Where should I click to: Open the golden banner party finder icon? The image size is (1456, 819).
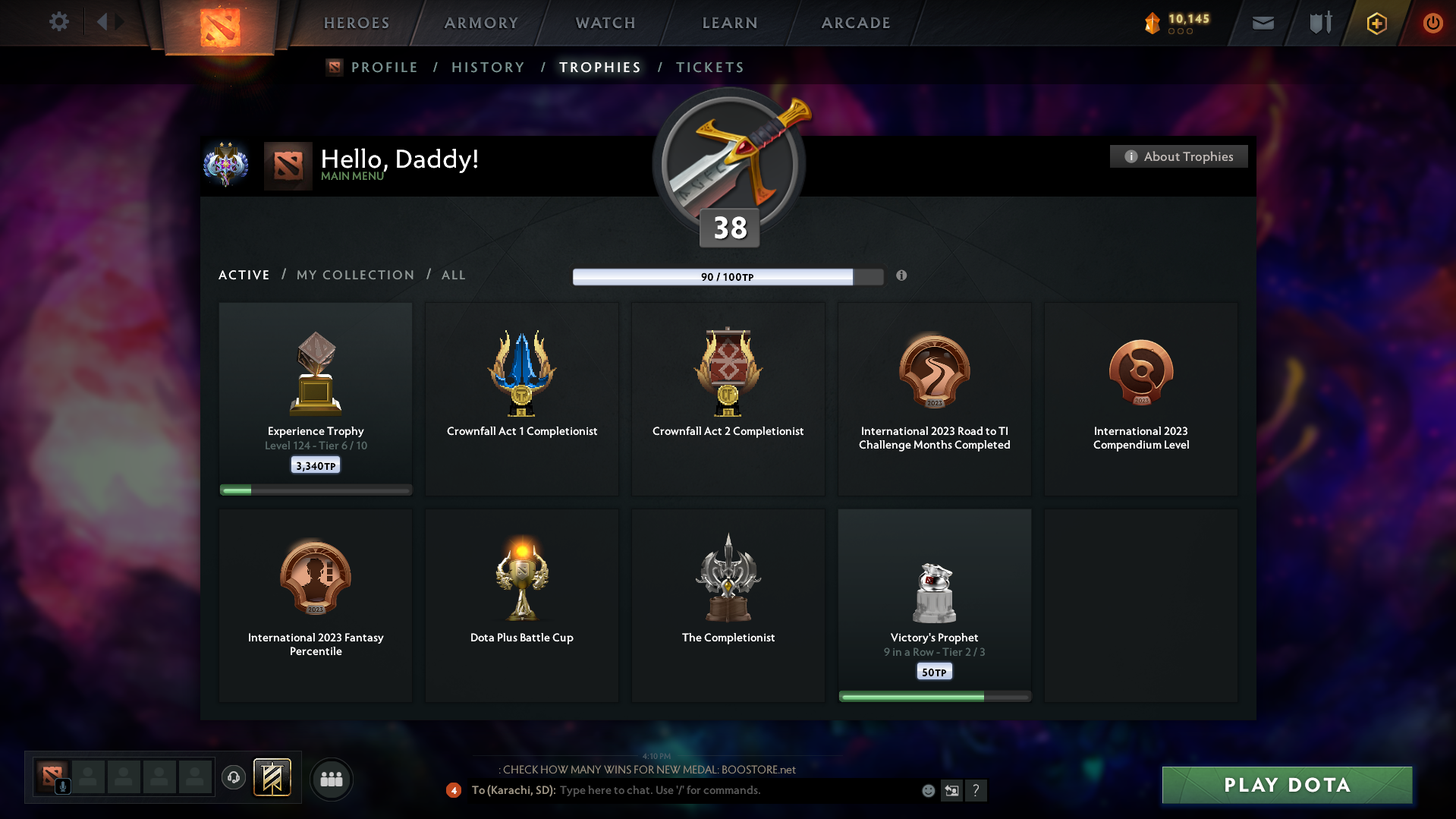pos(273,778)
